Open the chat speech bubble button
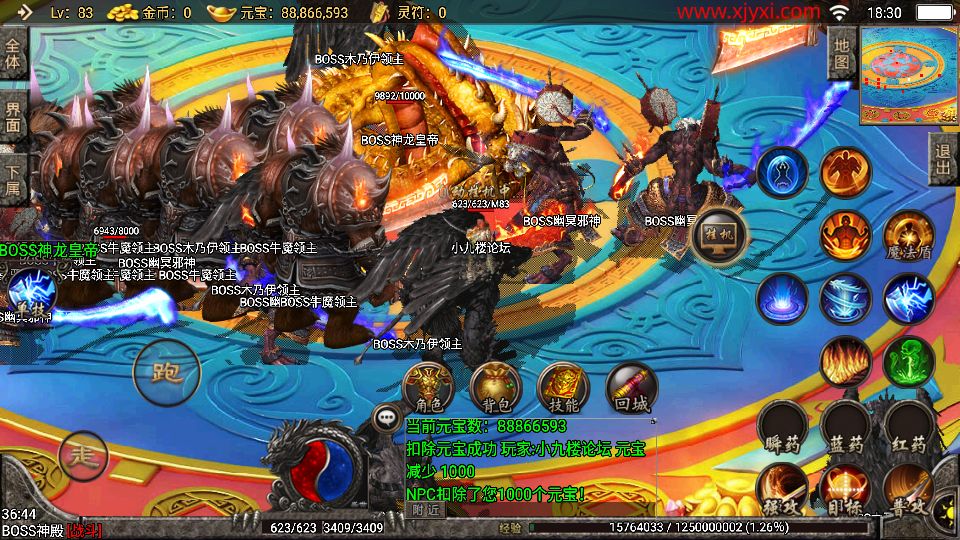960x540 pixels. 386,417
